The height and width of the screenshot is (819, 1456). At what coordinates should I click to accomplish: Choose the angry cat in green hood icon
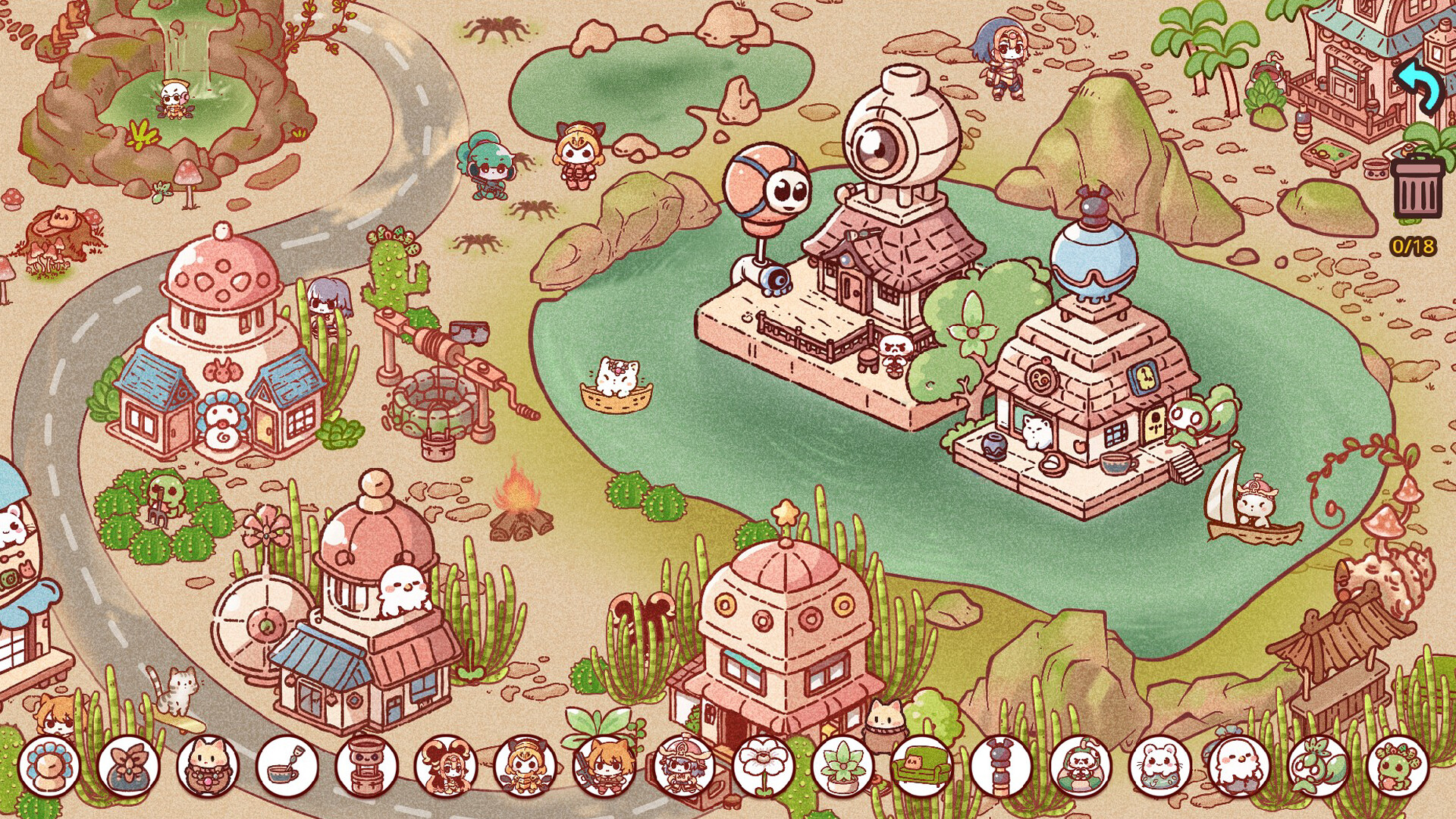(1081, 766)
